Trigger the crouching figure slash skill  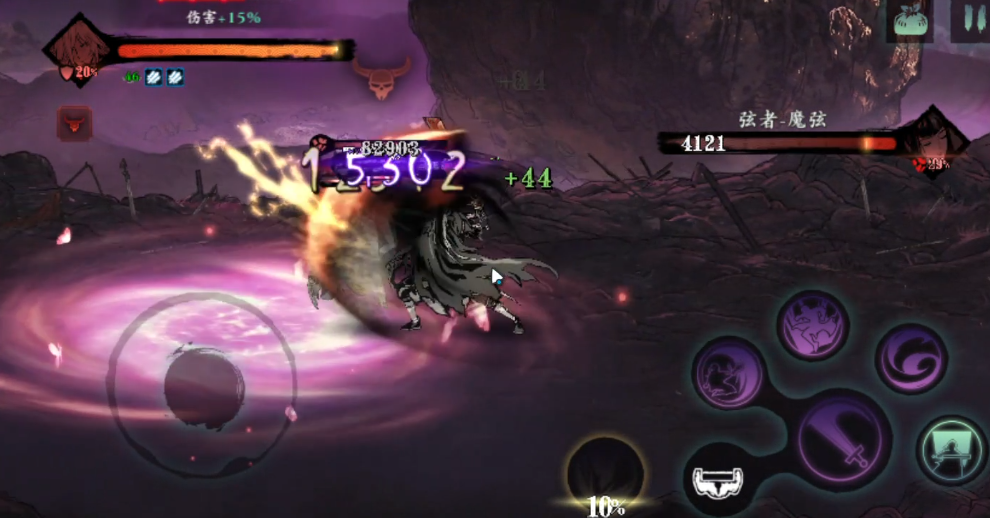(729, 373)
